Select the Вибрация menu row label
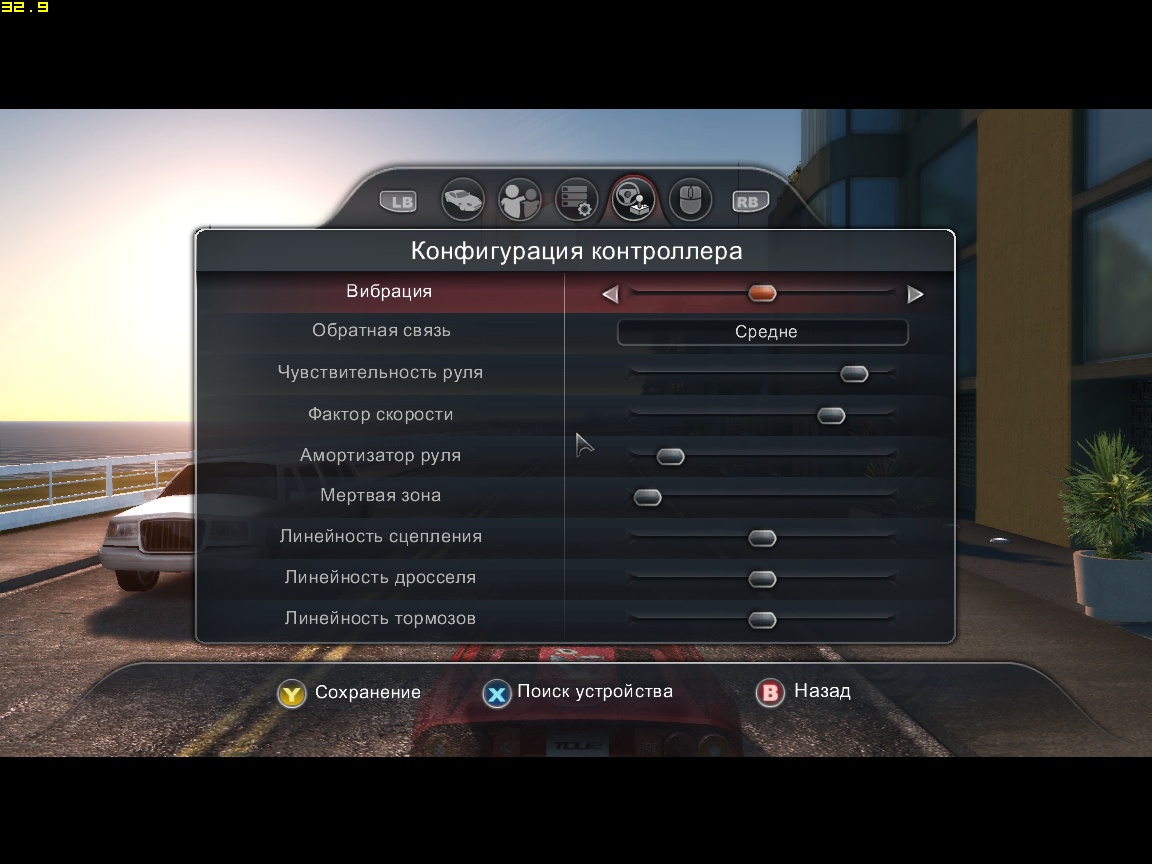The width and height of the screenshot is (1152, 864). click(389, 292)
